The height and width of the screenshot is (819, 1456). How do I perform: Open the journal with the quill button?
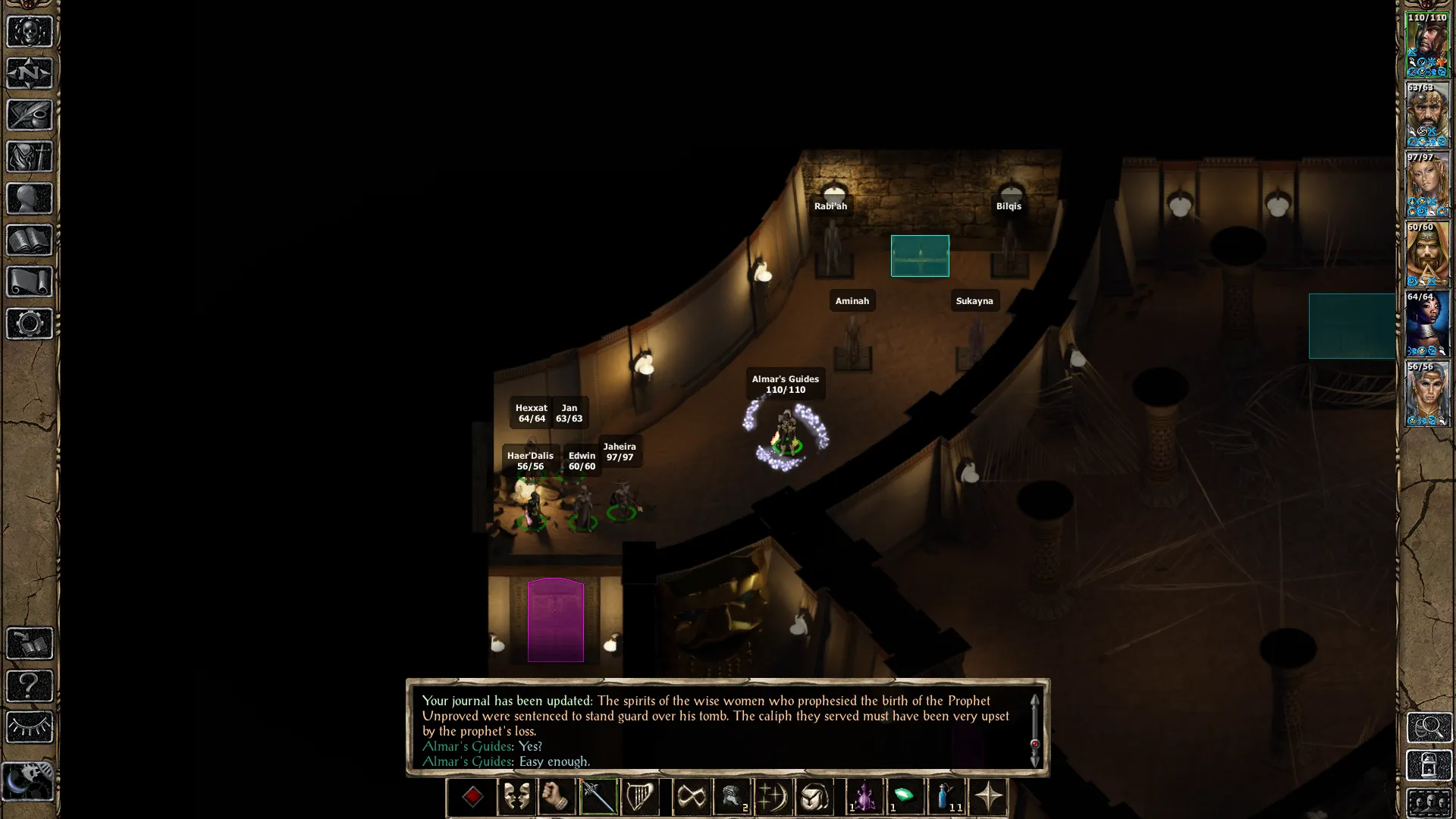[x=30, y=115]
